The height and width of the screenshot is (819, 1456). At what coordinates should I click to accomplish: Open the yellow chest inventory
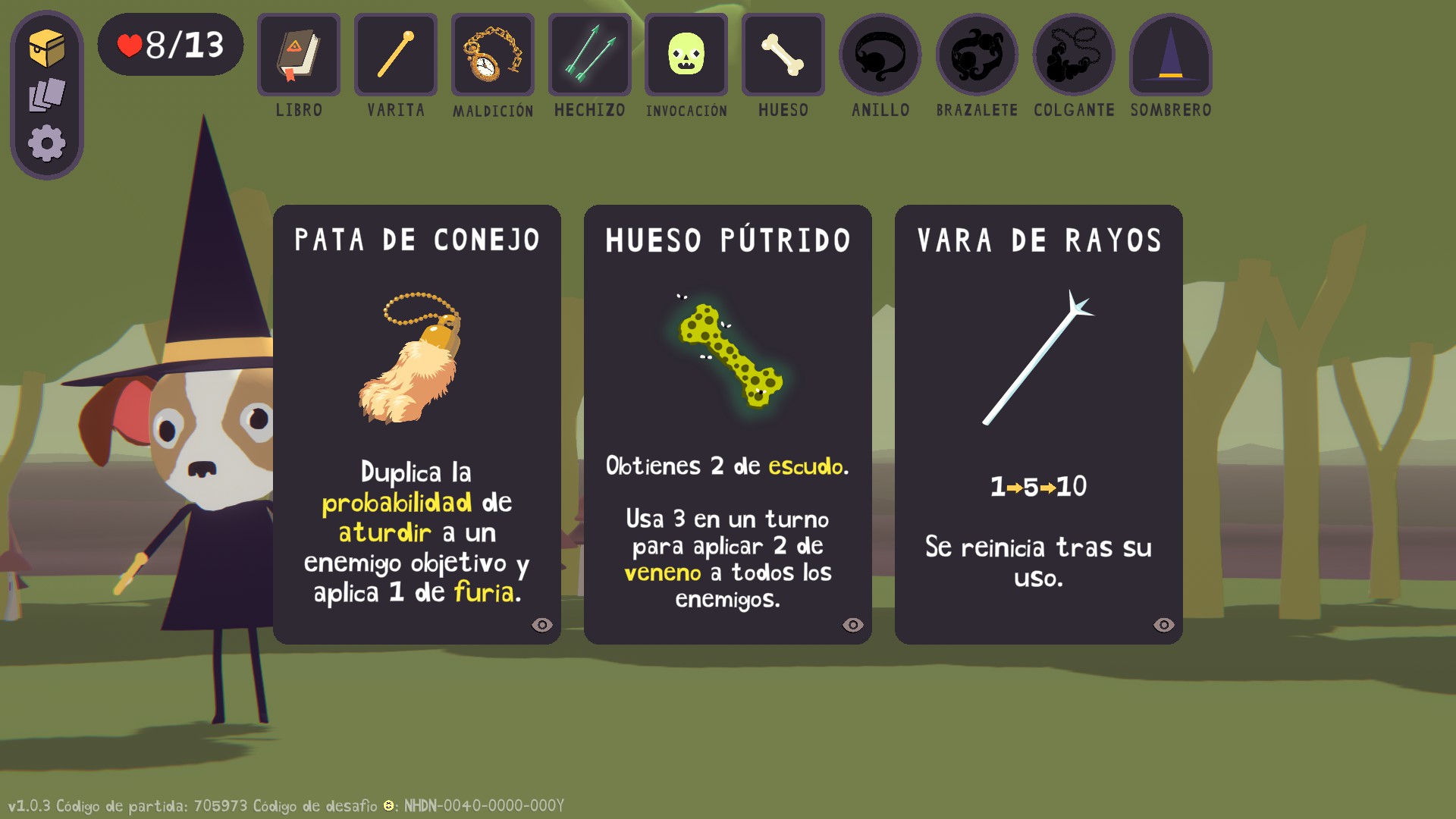point(47,49)
